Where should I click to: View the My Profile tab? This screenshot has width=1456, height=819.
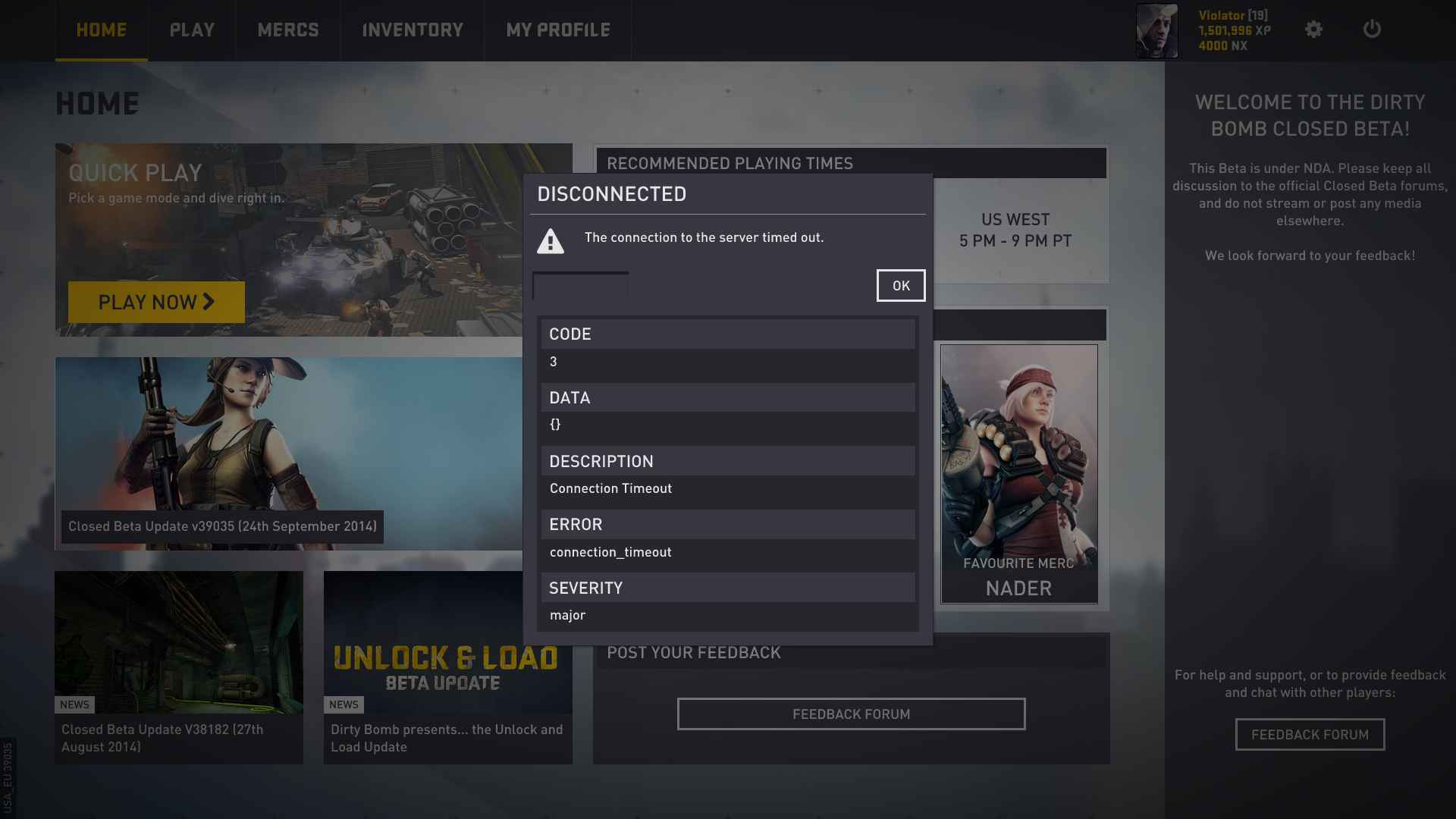pyautogui.click(x=558, y=30)
